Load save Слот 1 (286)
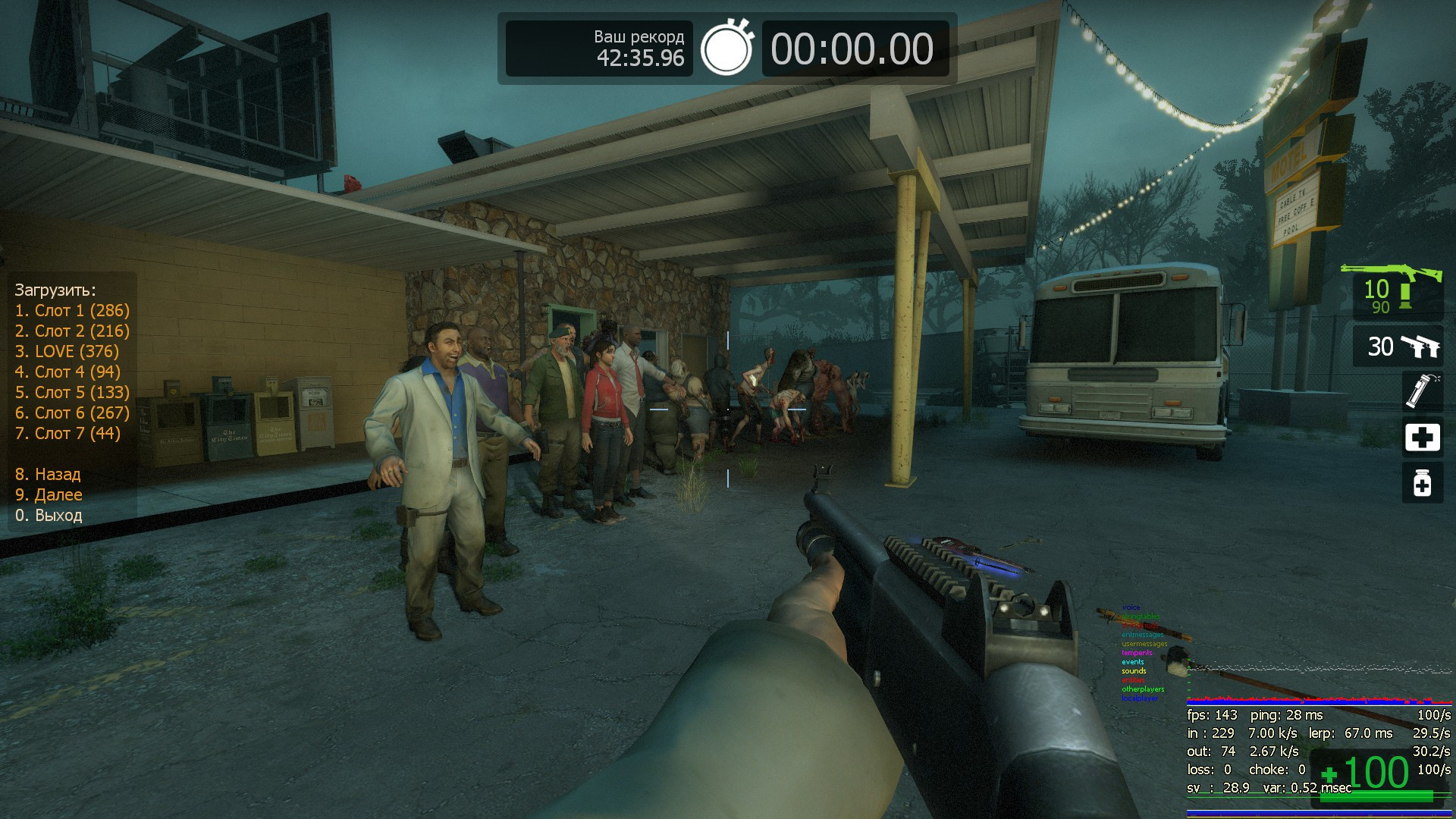 [72, 310]
